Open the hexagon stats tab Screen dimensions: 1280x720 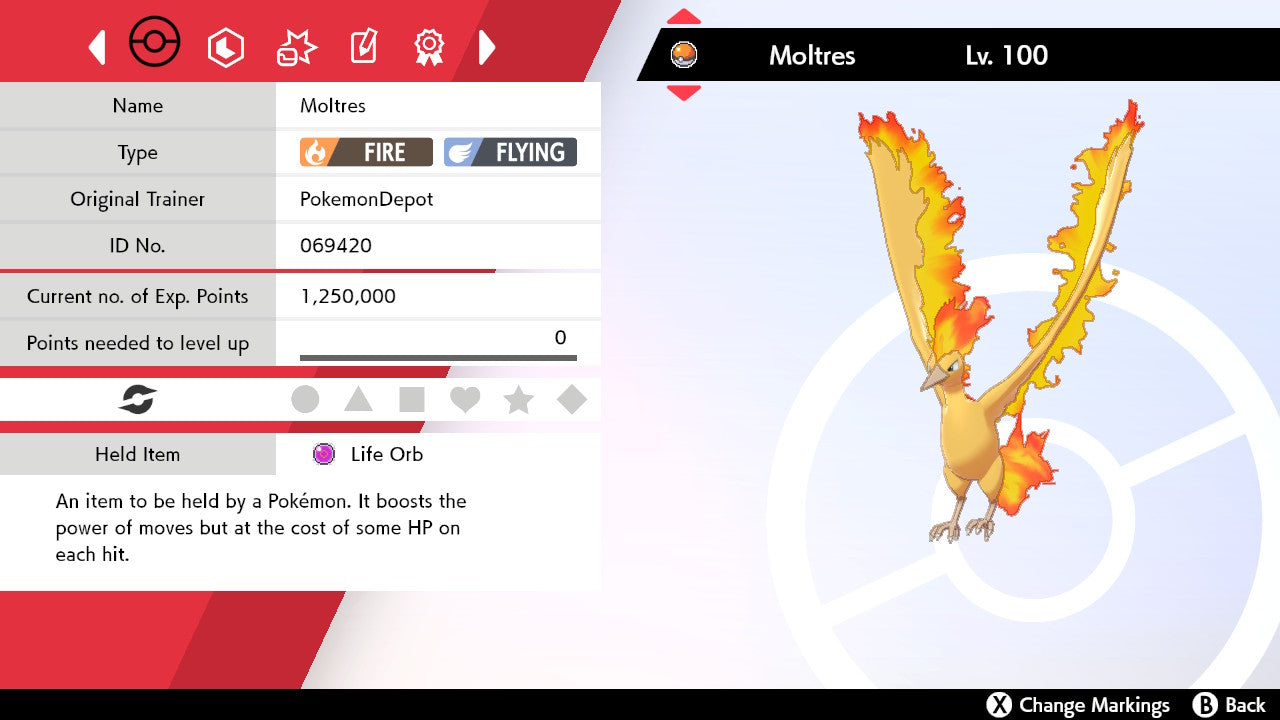[x=225, y=47]
